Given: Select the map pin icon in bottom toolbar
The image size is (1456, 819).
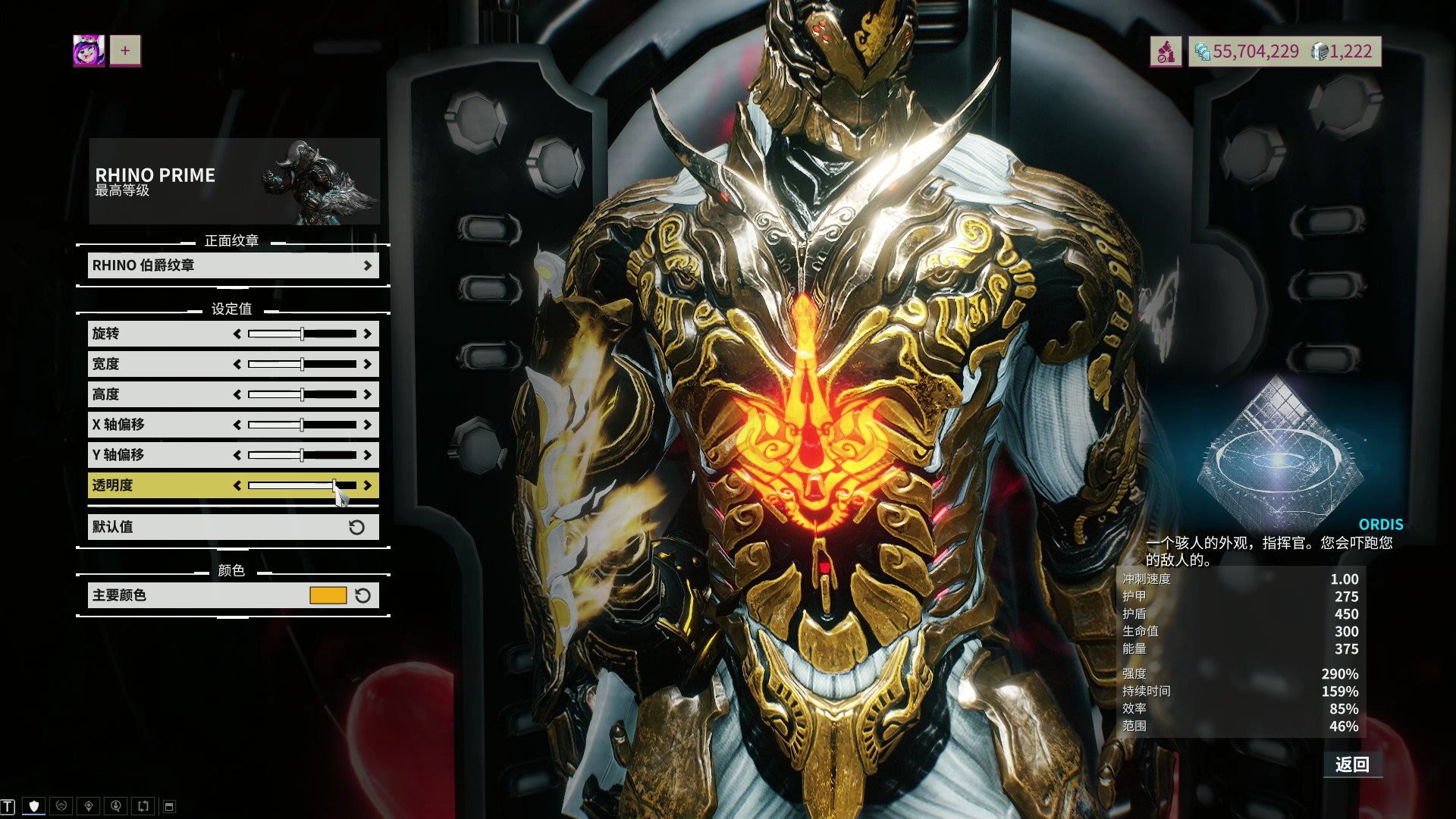Looking at the screenshot, I should 89,806.
